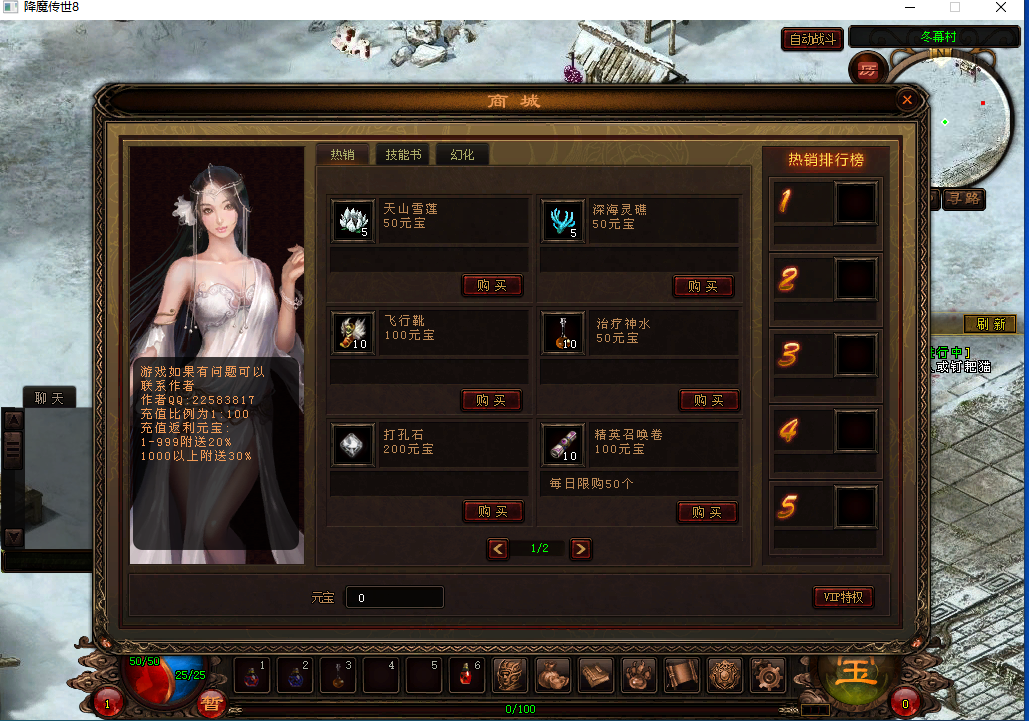Toggle 自动战斗 auto battle
The image size is (1029, 721).
point(812,39)
